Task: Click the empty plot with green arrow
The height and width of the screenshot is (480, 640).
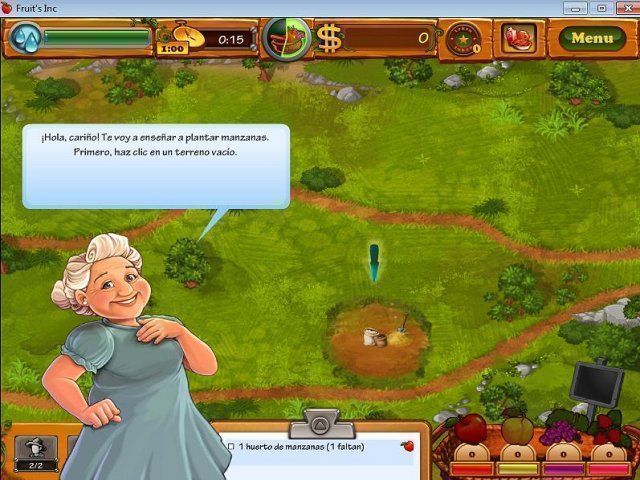Action: 380,336
